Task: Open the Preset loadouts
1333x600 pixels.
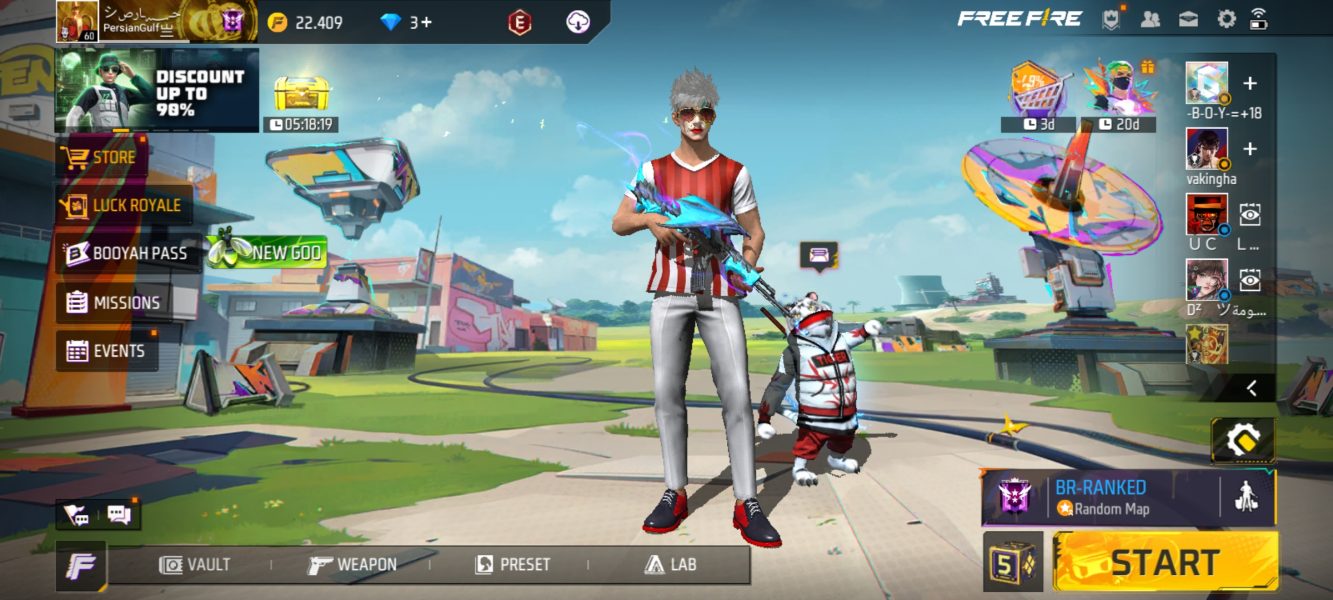Action: click(x=512, y=565)
